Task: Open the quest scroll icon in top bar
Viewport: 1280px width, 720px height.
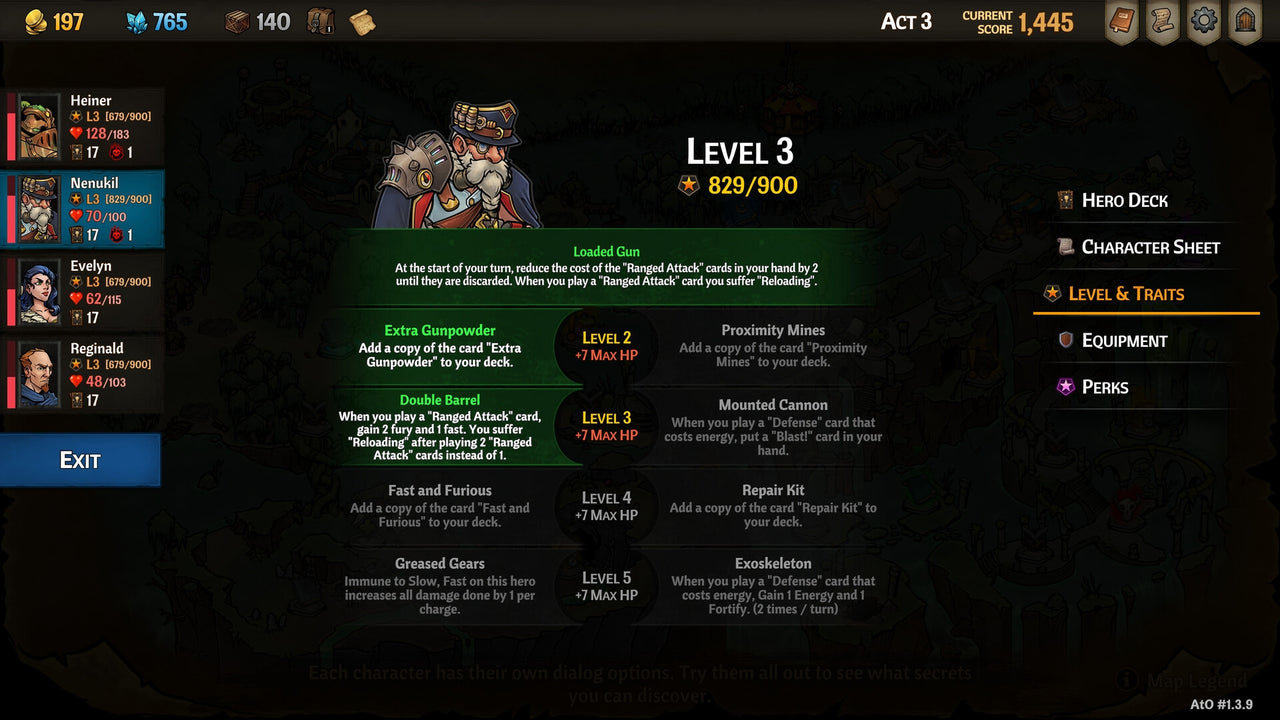Action: point(1162,21)
